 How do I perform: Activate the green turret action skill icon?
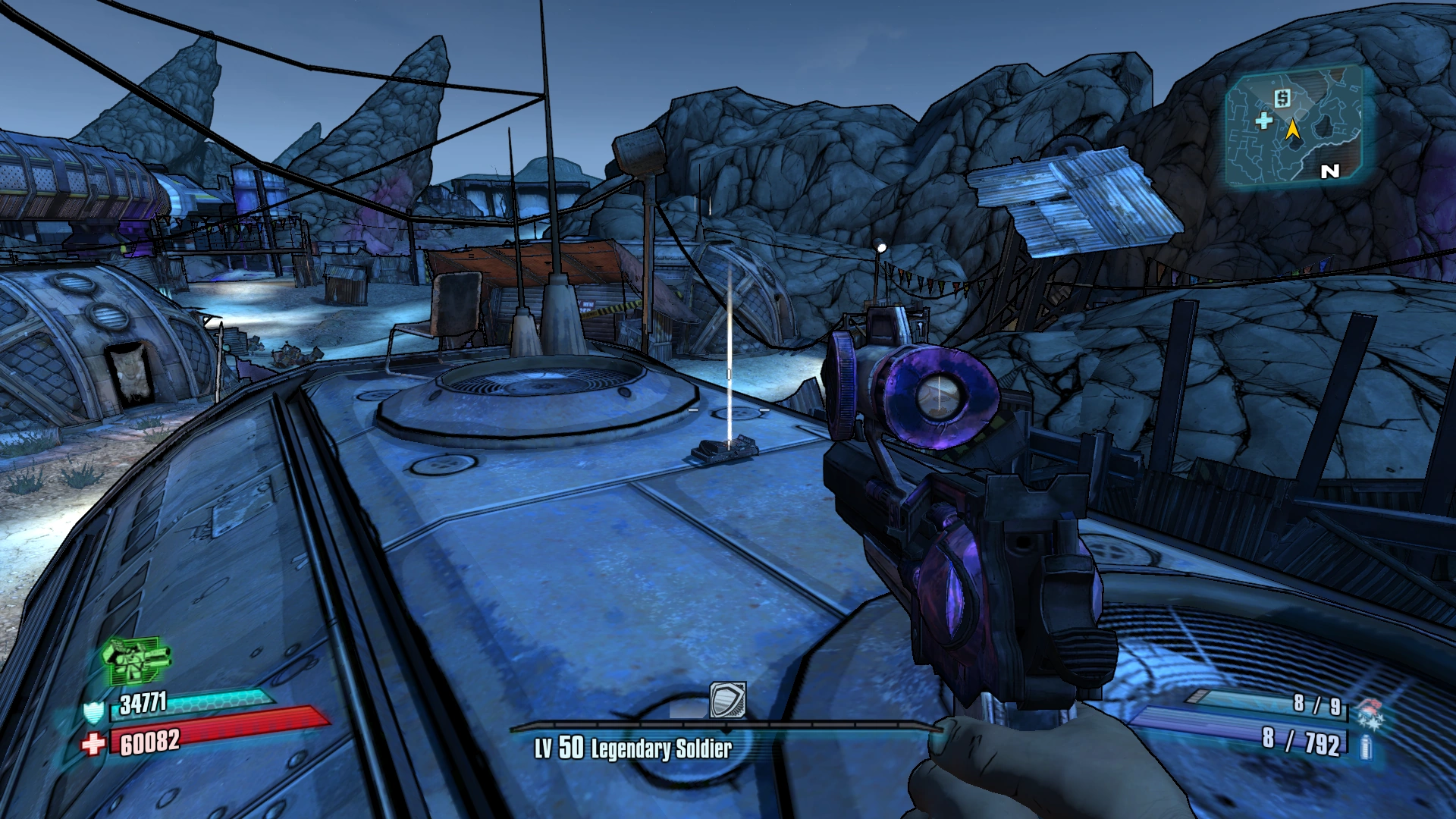pos(136,660)
